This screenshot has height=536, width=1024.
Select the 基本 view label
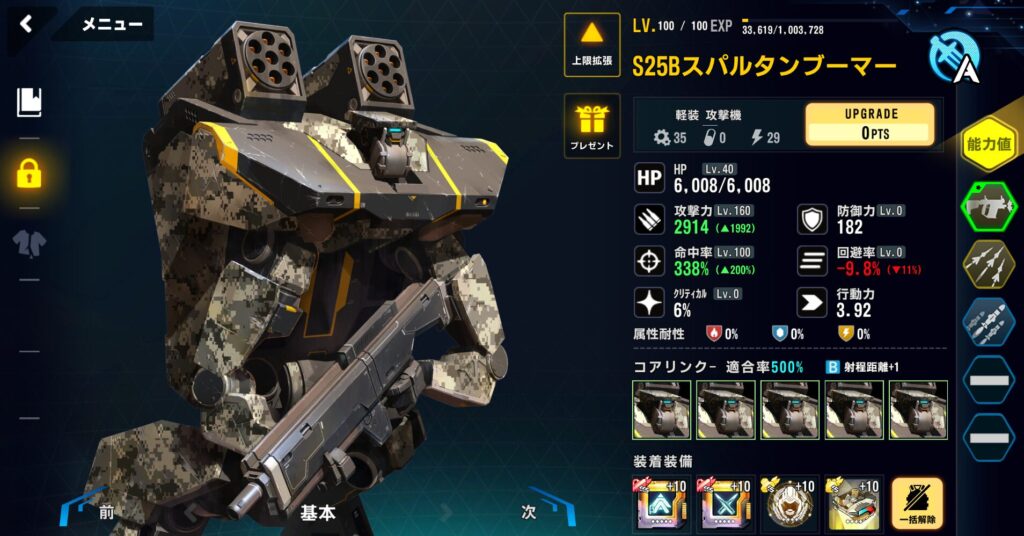point(318,512)
